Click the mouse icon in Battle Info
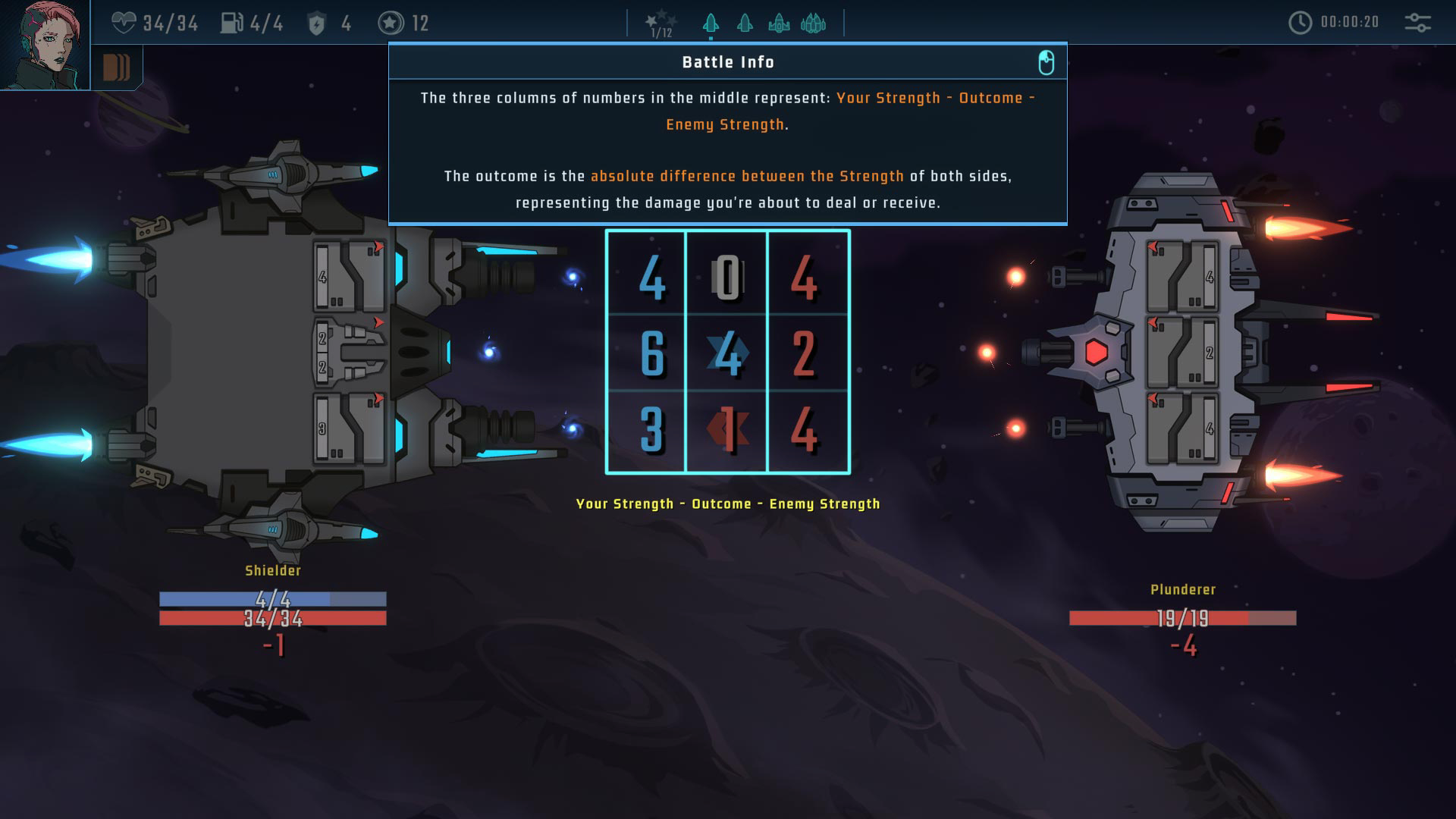Screen dimensions: 1456x819 click(1046, 62)
